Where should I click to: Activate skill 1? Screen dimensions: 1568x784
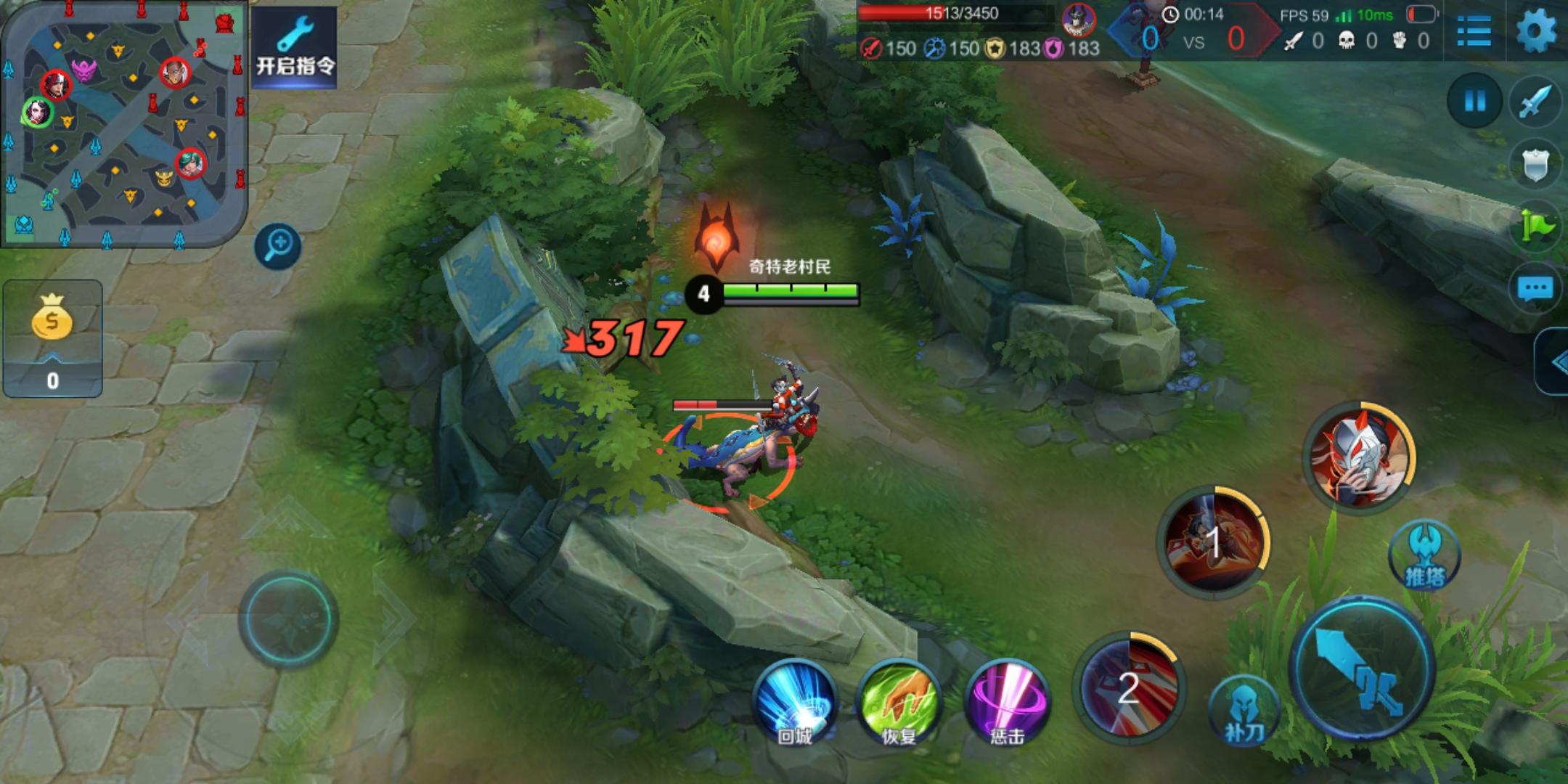[1213, 542]
